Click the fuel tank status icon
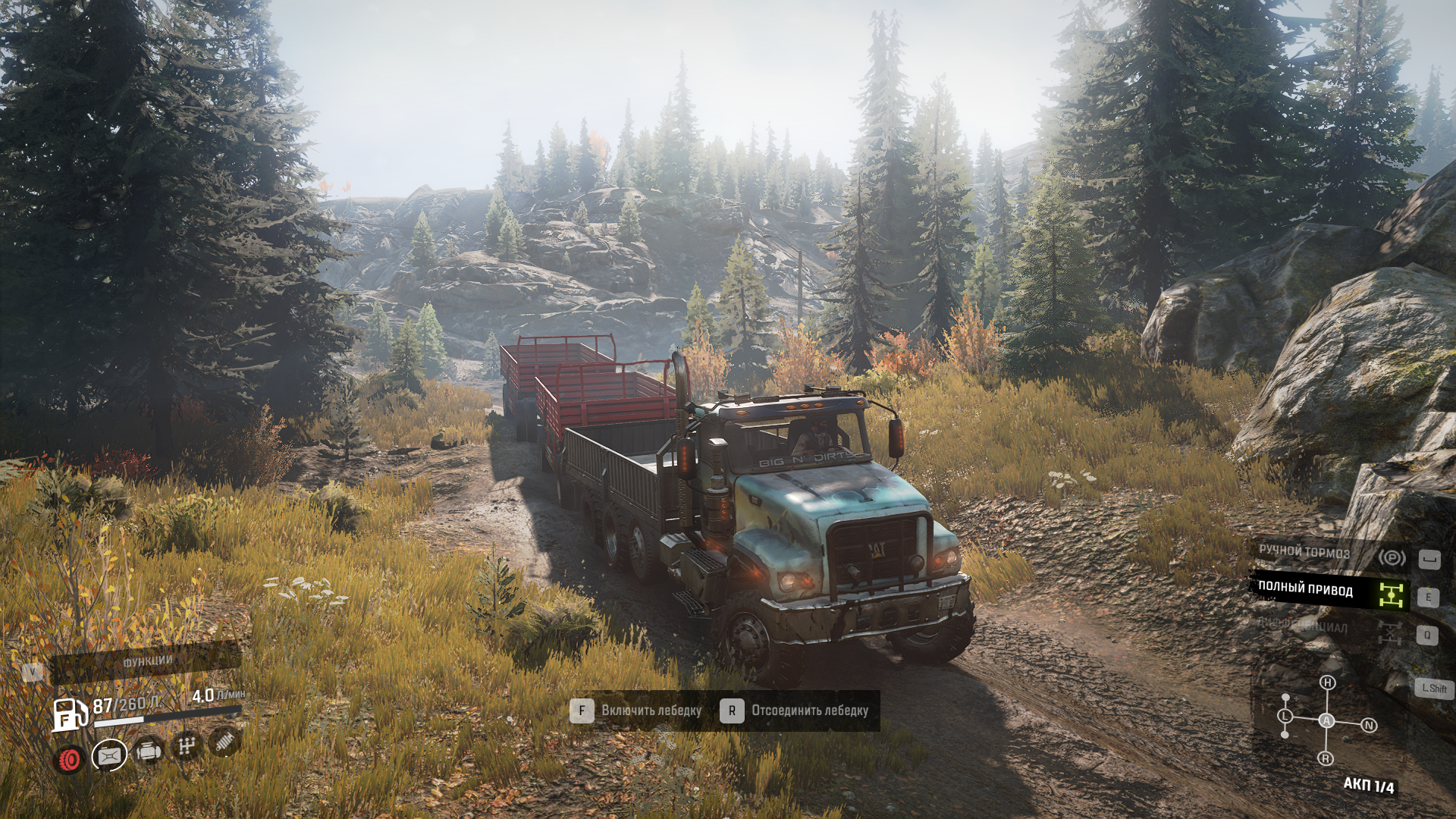 point(109,755)
